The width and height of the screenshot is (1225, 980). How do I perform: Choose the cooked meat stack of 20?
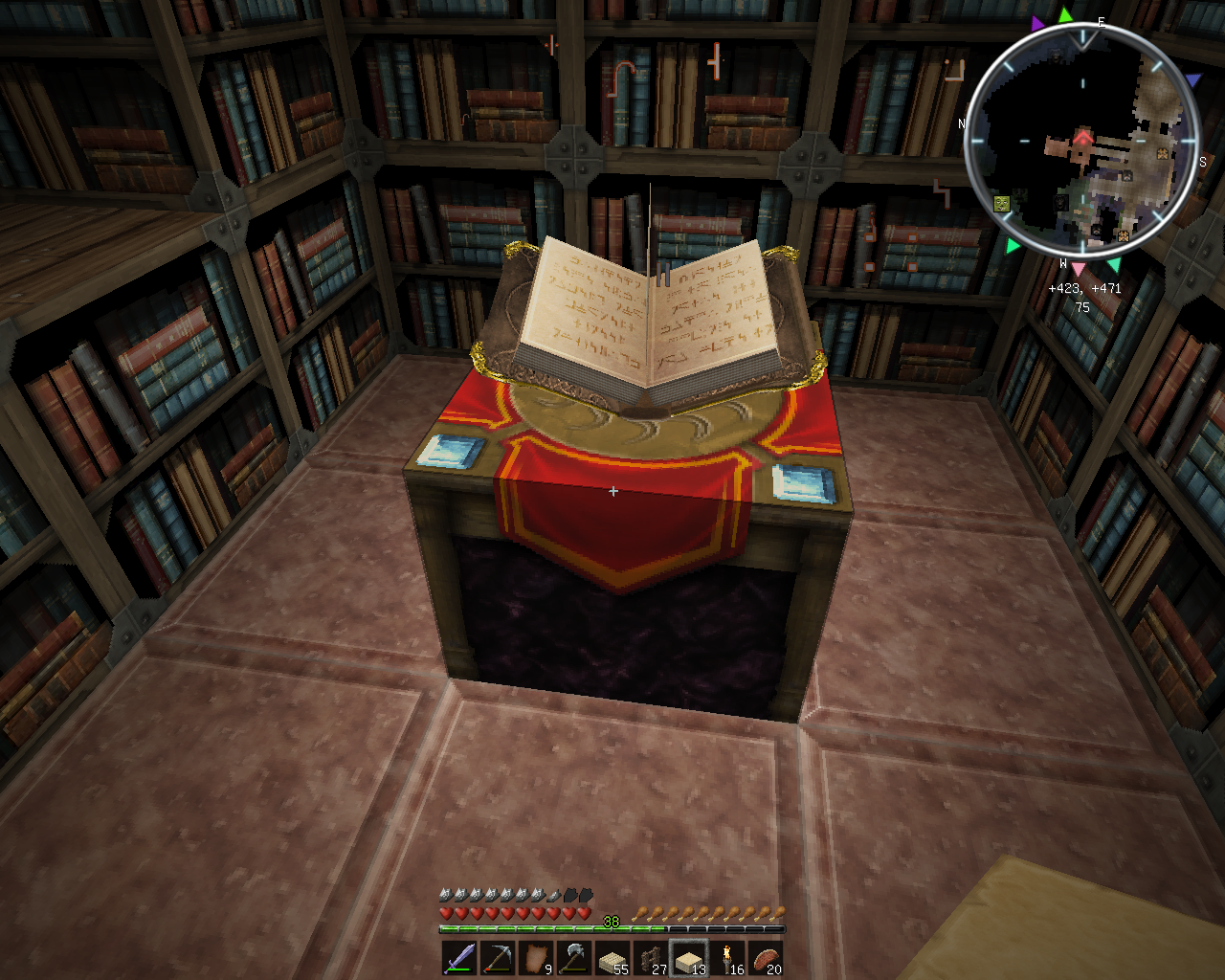767,958
